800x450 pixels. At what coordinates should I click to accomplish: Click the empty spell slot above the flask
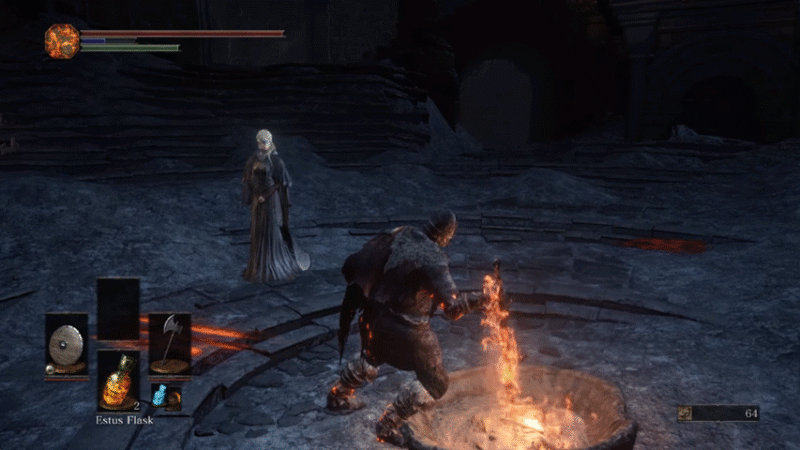click(x=118, y=309)
